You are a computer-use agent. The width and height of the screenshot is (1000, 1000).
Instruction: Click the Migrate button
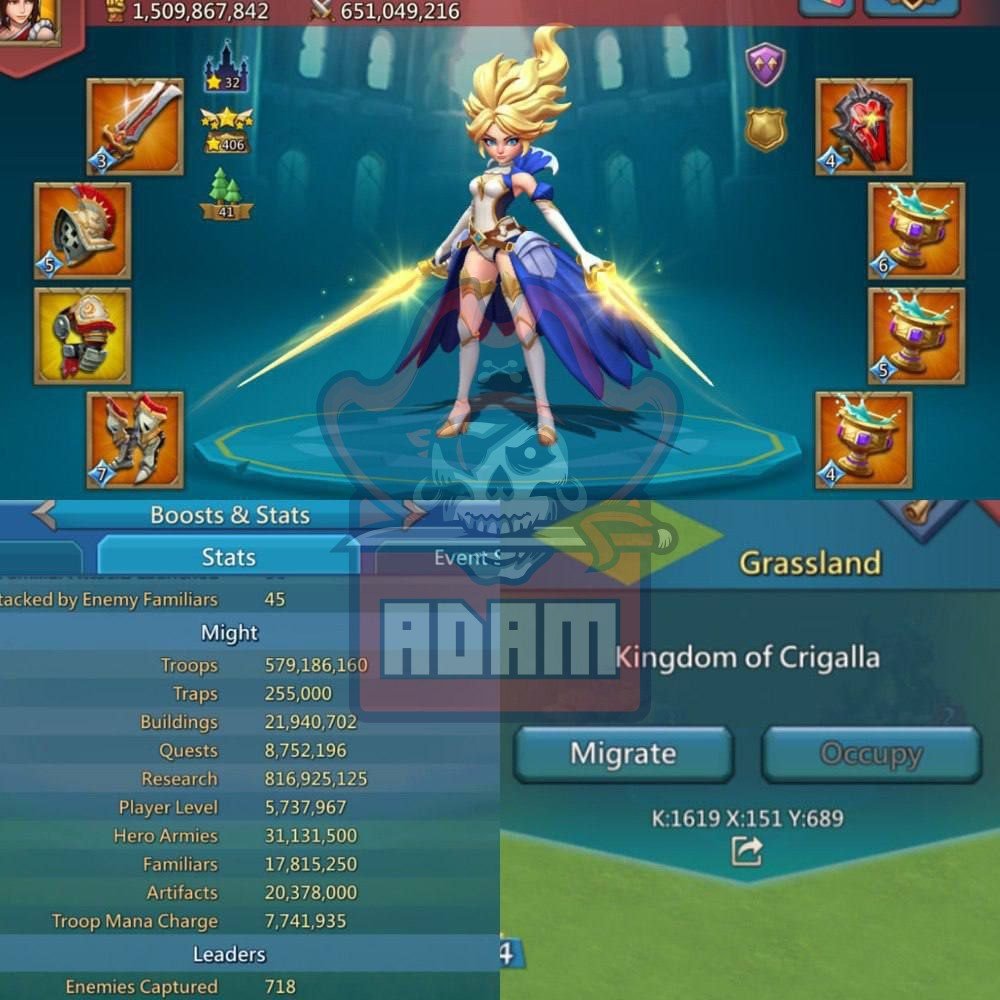[623, 754]
